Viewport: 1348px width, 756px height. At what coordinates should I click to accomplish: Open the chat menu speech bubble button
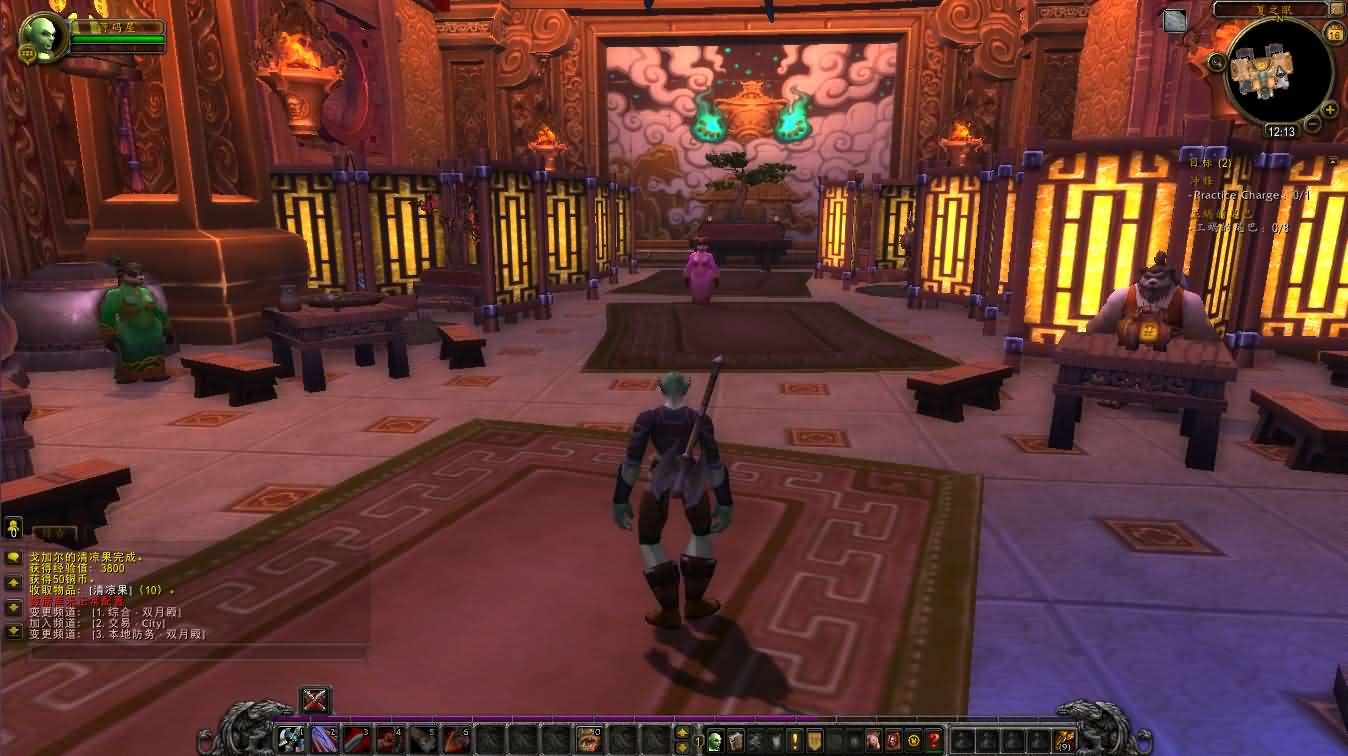coord(13,557)
